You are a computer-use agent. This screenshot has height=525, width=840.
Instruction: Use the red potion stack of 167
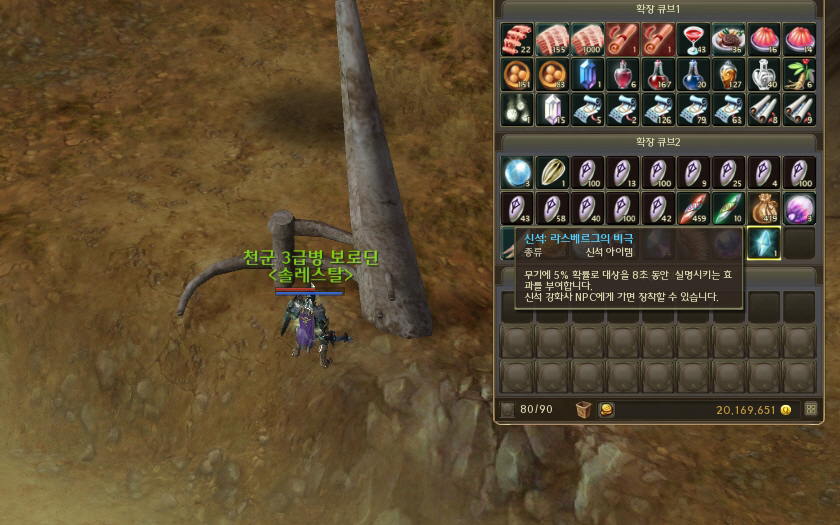[x=658, y=75]
